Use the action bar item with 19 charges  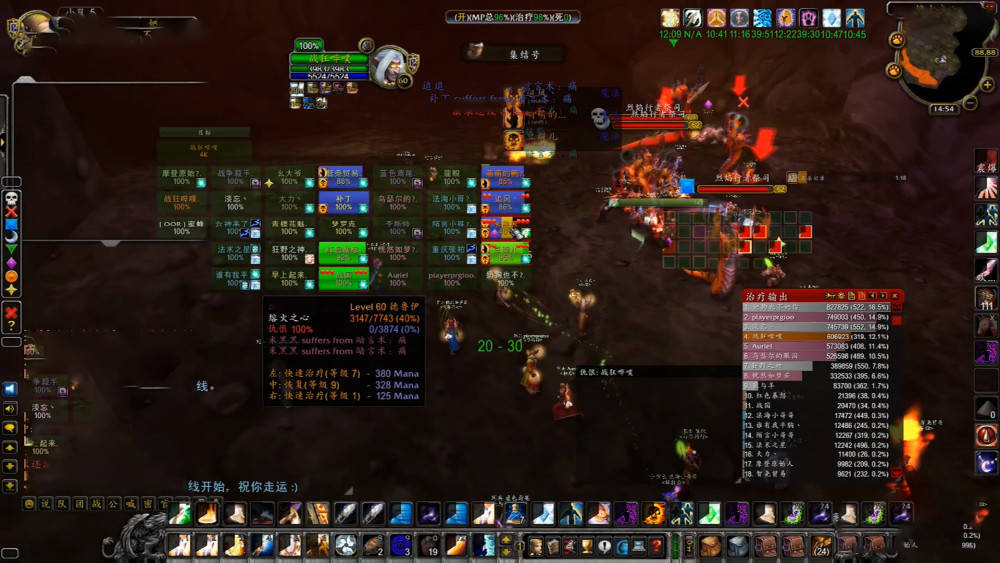[429, 545]
